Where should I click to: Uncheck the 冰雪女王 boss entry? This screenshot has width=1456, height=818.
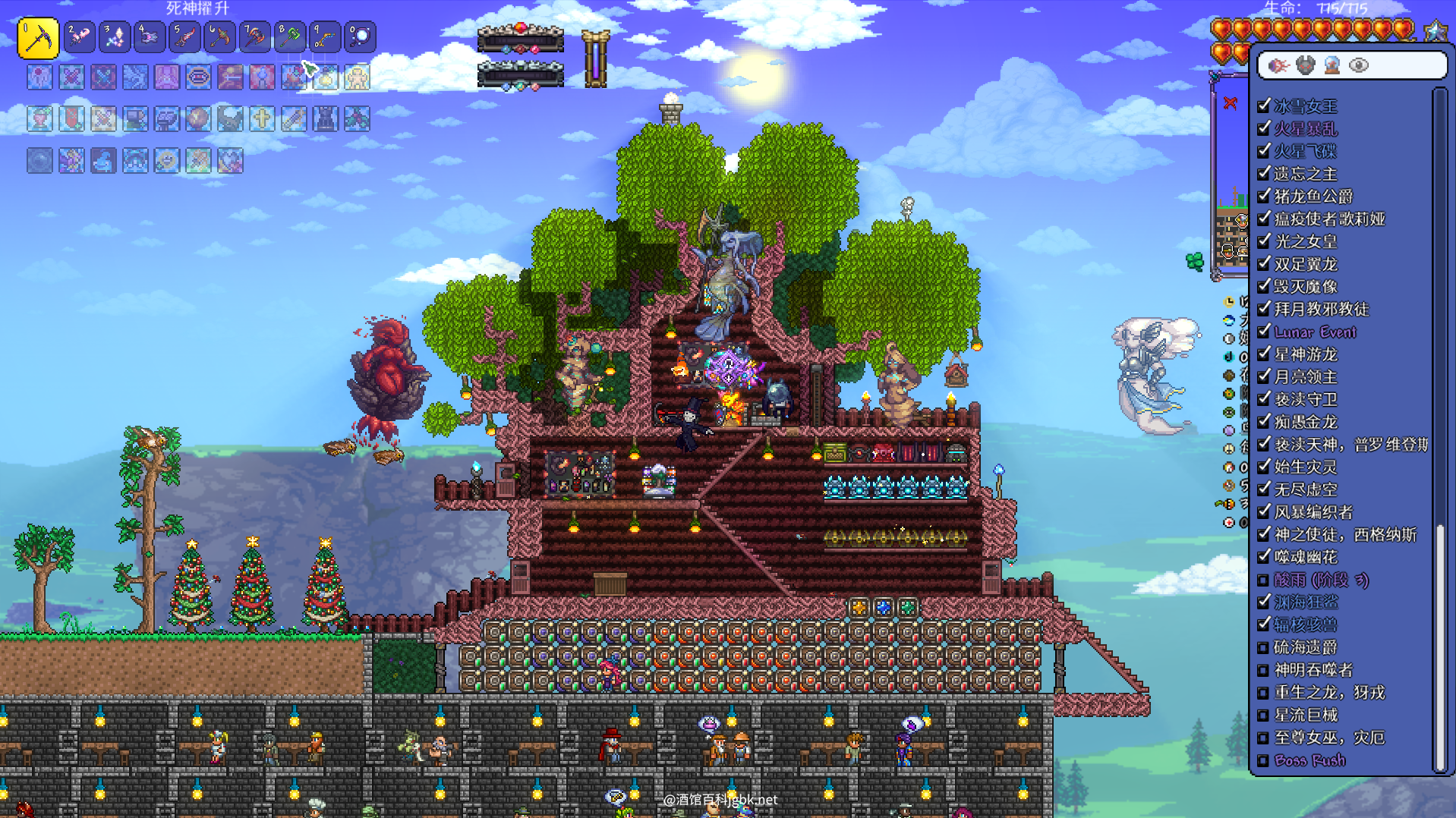pos(1264,105)
